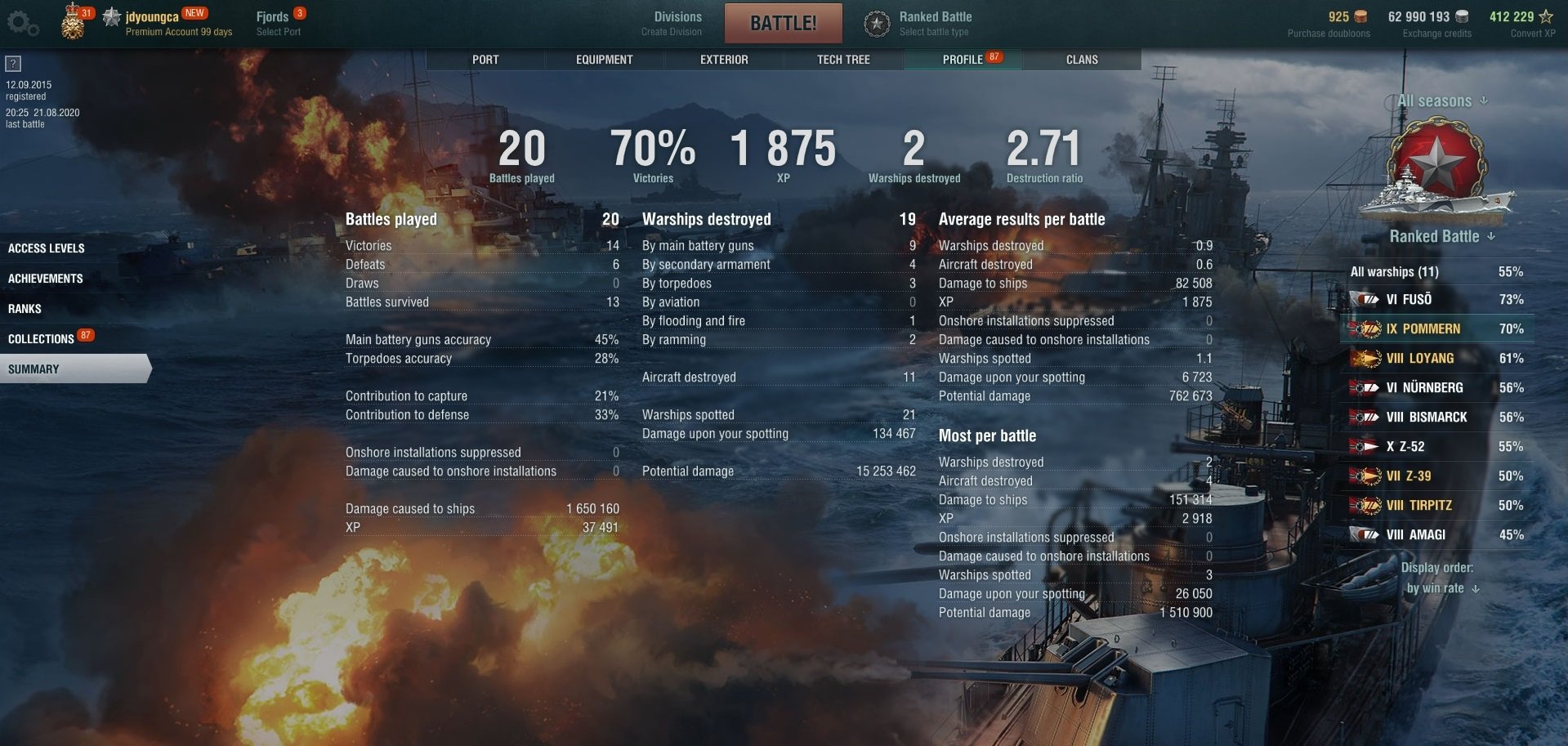Change the Ranked Battle stats type dropdown
Image resolution: width=1568 pixels, height=746 pixels.
(1442, 237)
